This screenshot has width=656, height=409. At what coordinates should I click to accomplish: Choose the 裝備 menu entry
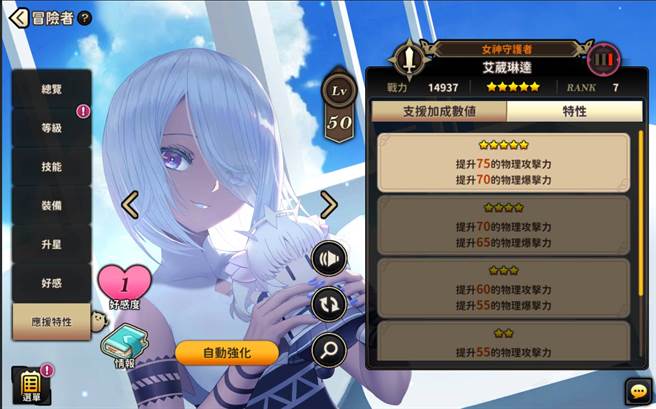point(52,205)
